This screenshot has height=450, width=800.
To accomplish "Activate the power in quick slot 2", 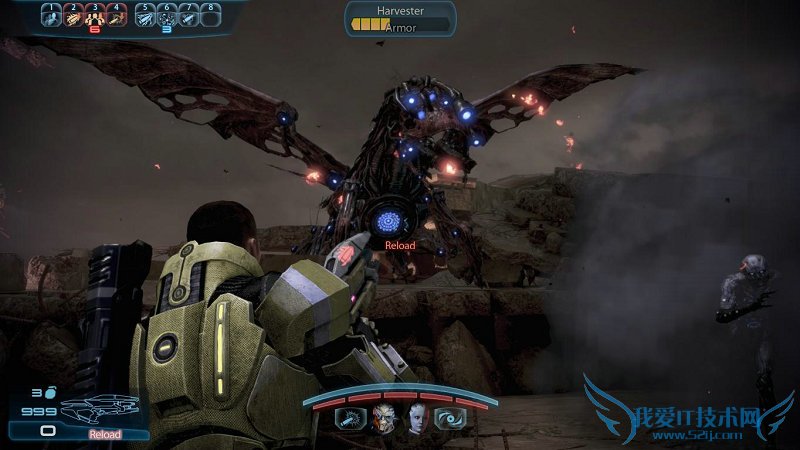I will point(73,15).
